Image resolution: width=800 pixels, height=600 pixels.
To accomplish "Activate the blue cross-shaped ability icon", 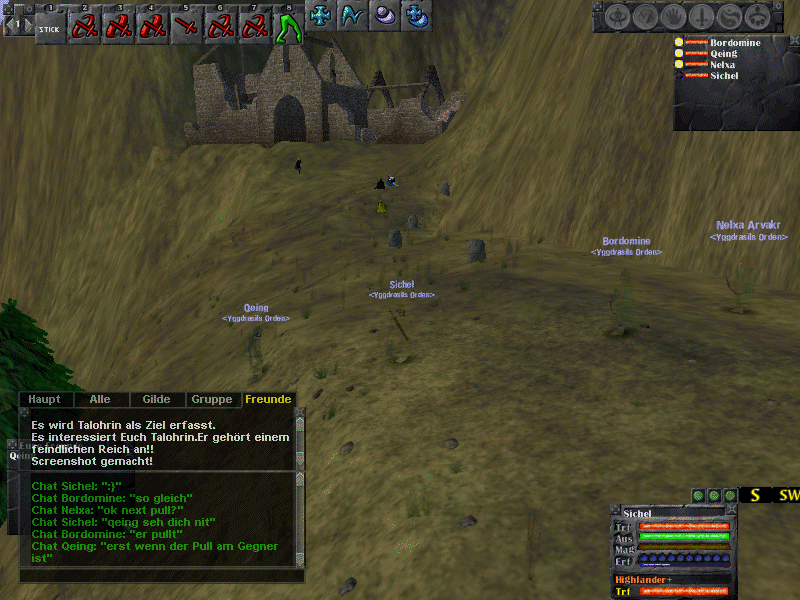I will click(x=321, y=16).
